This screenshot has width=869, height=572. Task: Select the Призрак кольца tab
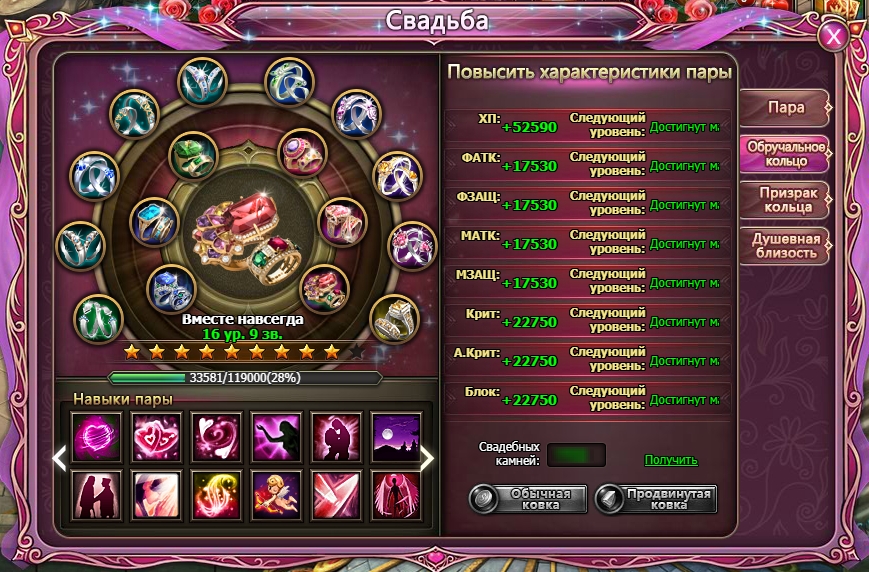[x=785, y=200]
